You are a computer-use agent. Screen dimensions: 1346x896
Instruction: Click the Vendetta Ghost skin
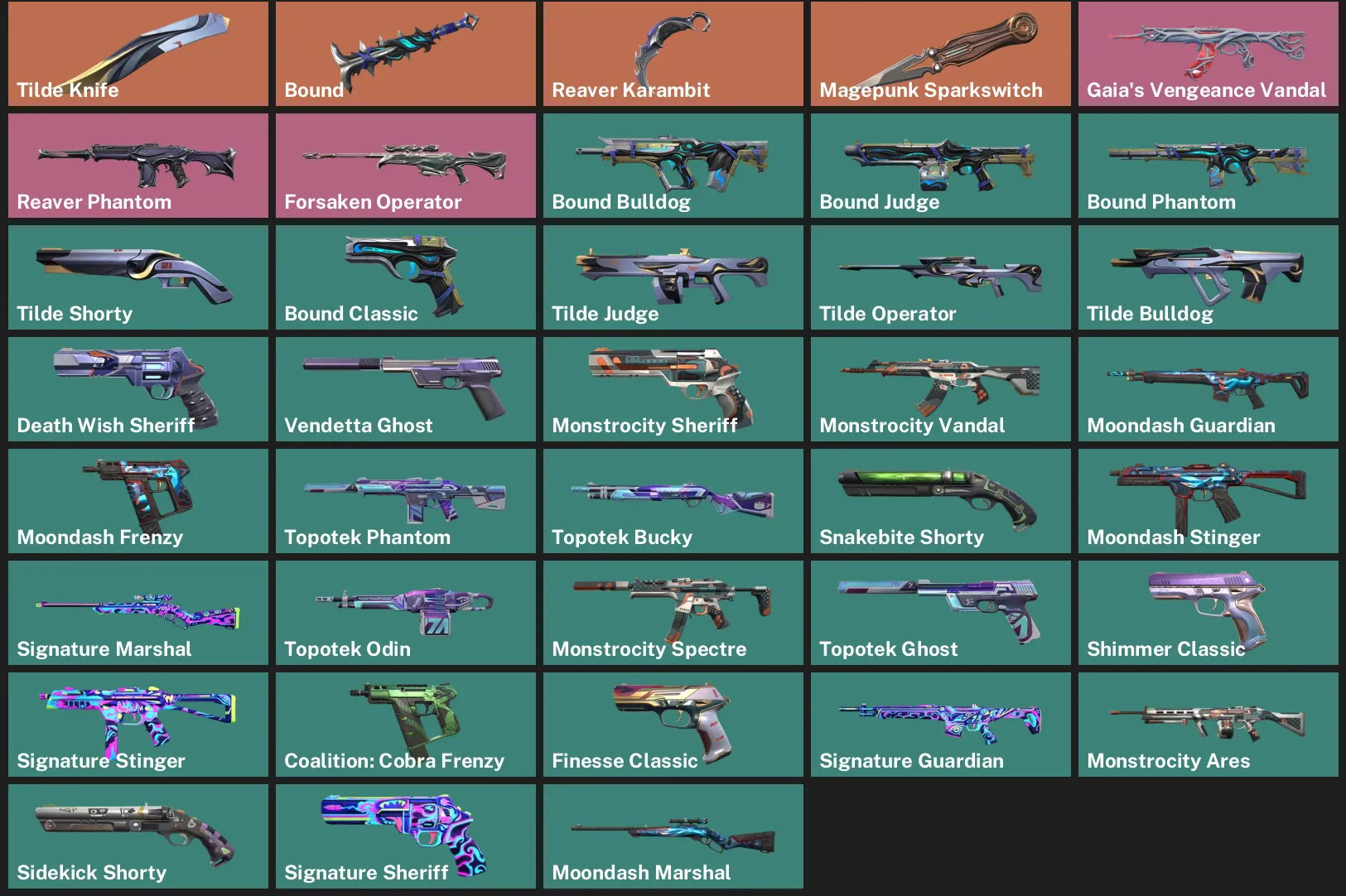[405, 388]
